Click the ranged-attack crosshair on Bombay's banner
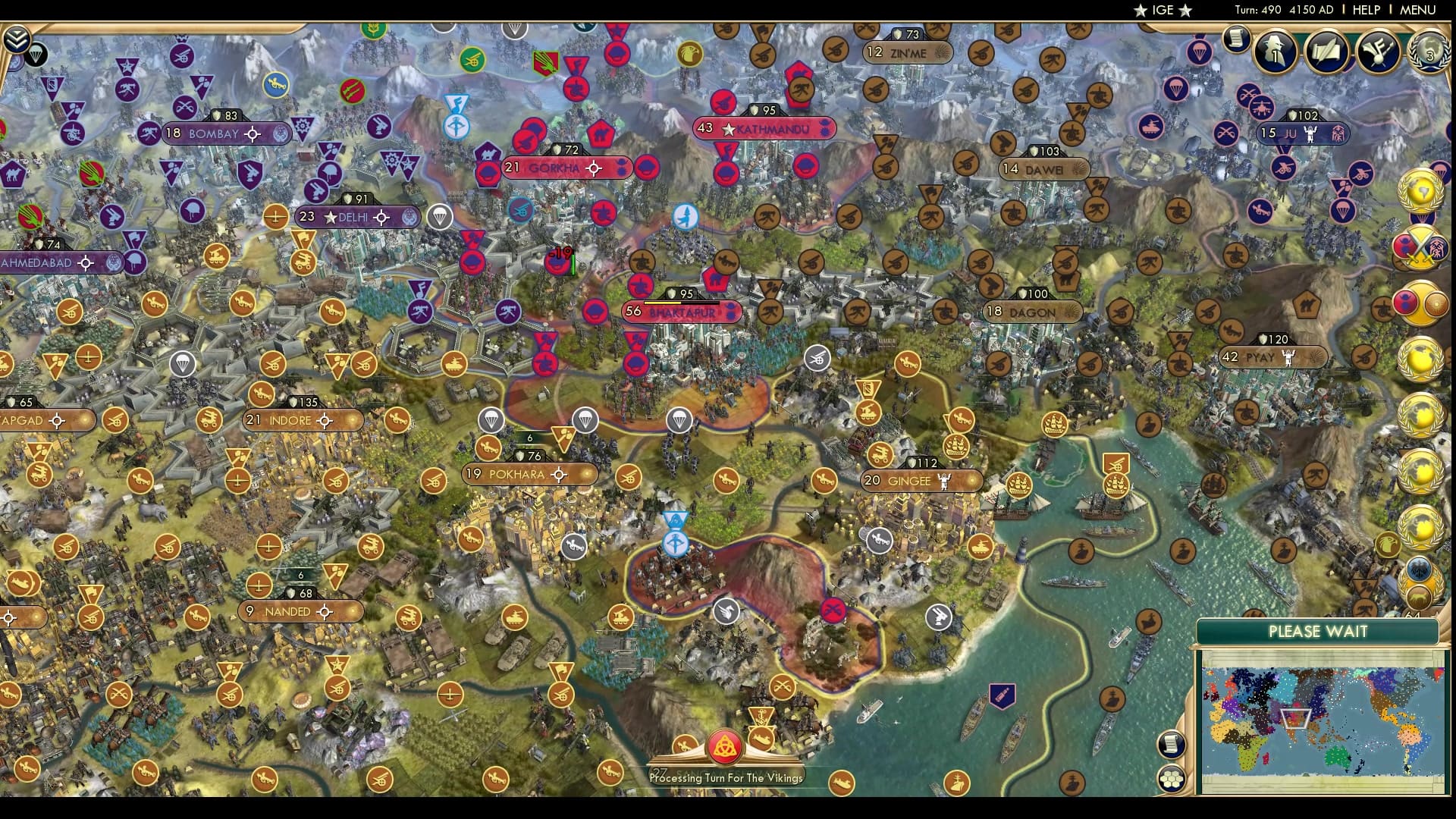The width and height of the screenshot is (1456, 819). 250,133
